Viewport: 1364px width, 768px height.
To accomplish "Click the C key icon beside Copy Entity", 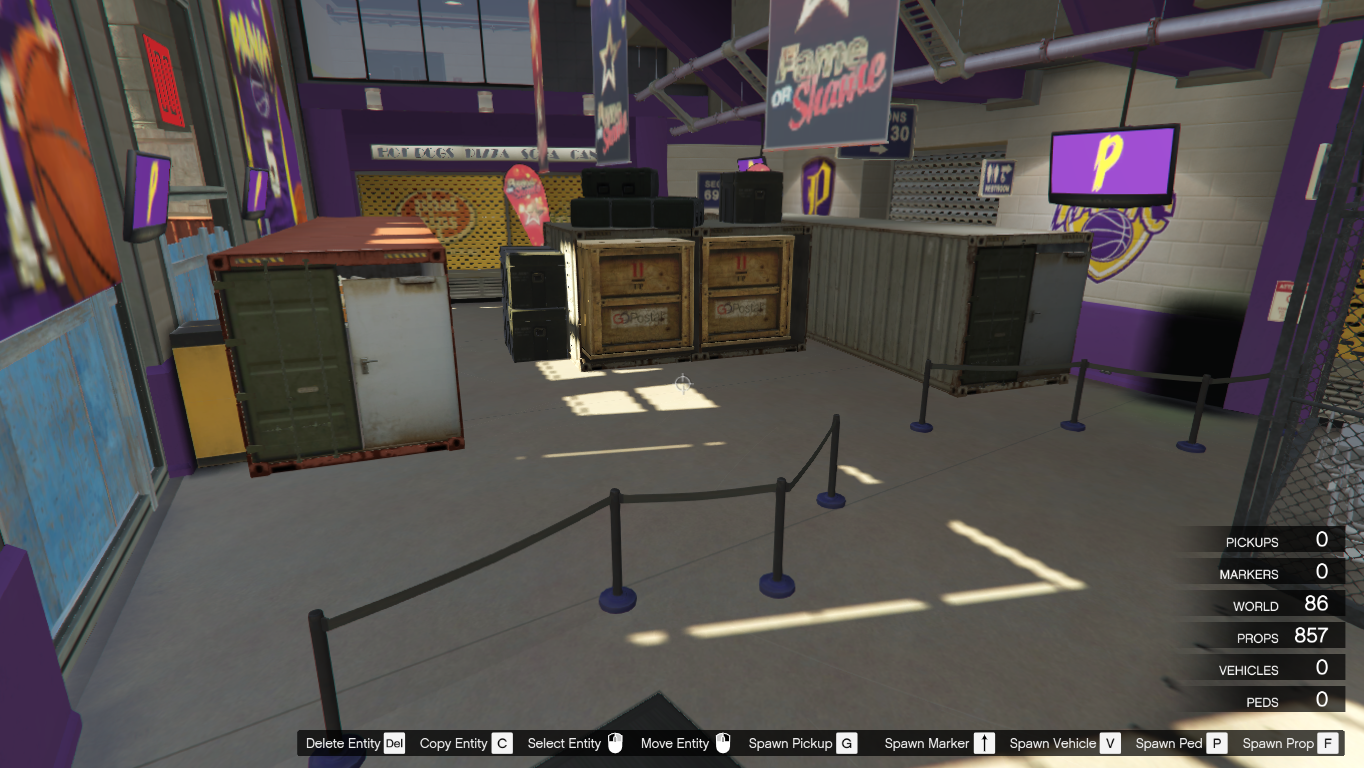I will coord(504,743).
